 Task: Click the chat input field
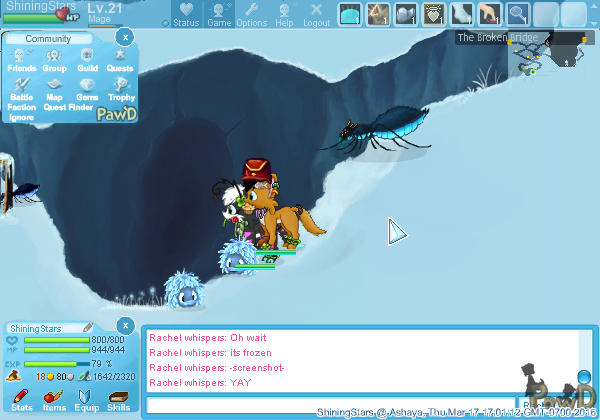(330, 406)
